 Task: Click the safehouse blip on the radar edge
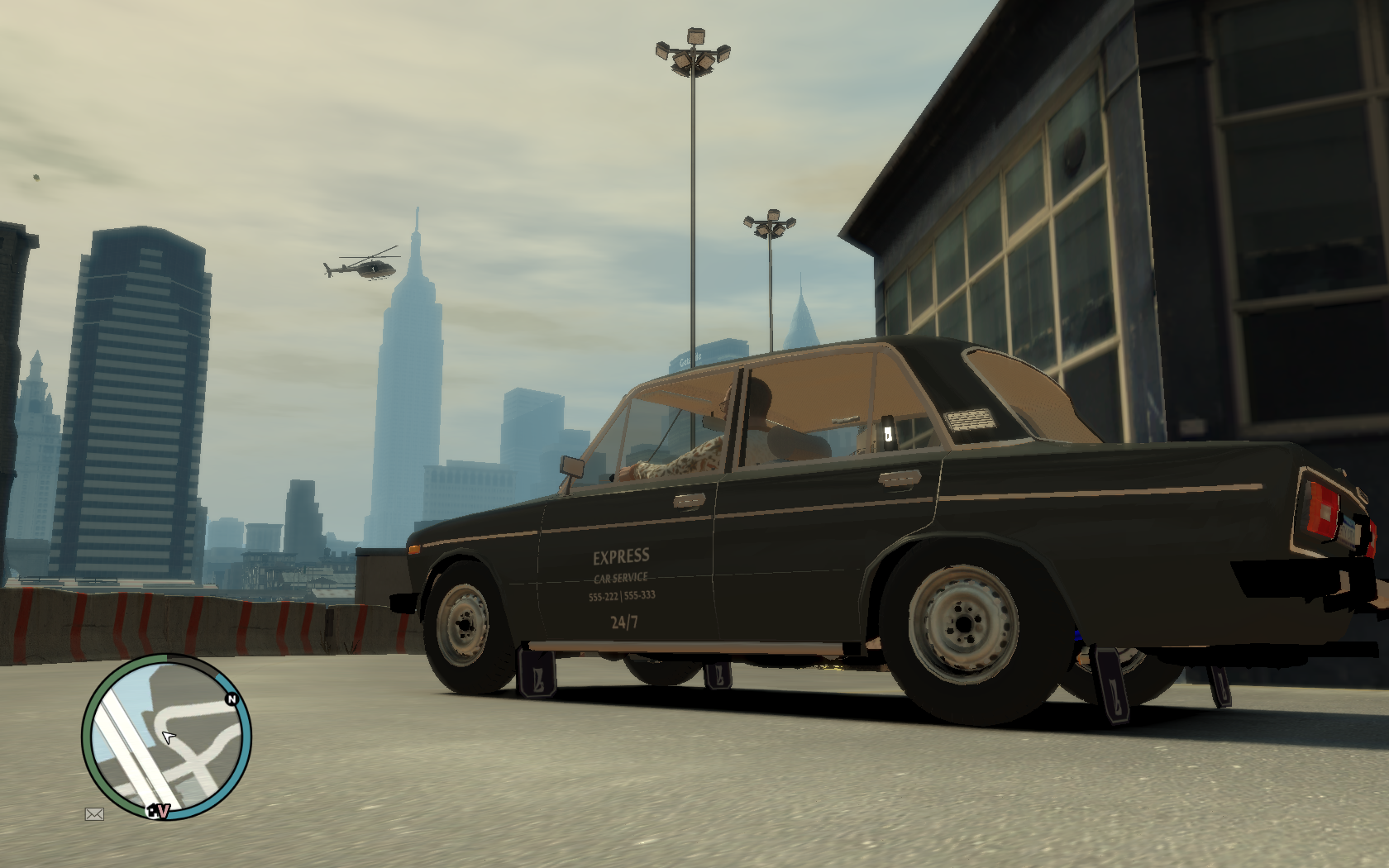152,812
